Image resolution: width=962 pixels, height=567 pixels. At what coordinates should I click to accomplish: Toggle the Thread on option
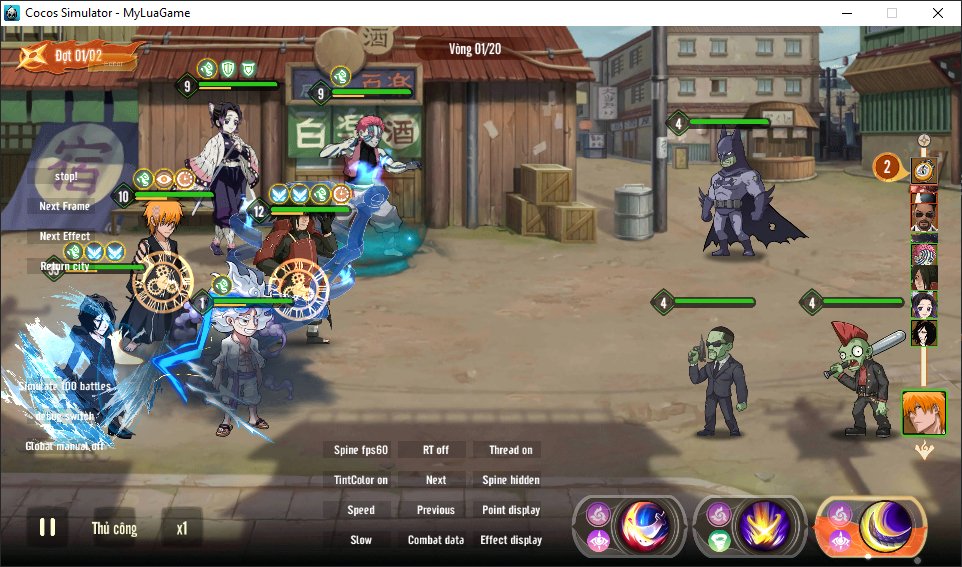(x=511, y=450)
